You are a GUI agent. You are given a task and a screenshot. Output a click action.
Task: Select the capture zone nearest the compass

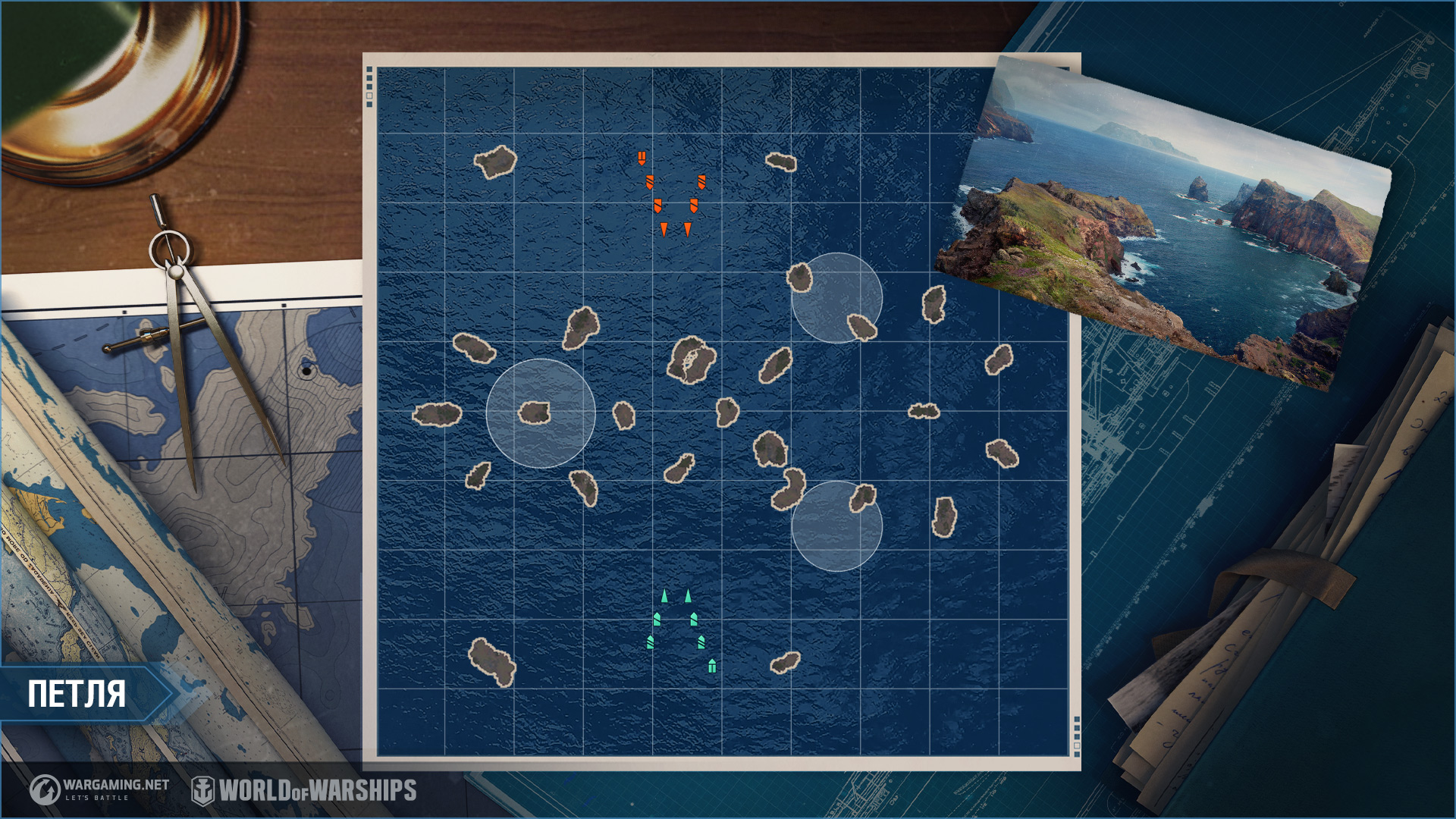[x=540, y=413]
